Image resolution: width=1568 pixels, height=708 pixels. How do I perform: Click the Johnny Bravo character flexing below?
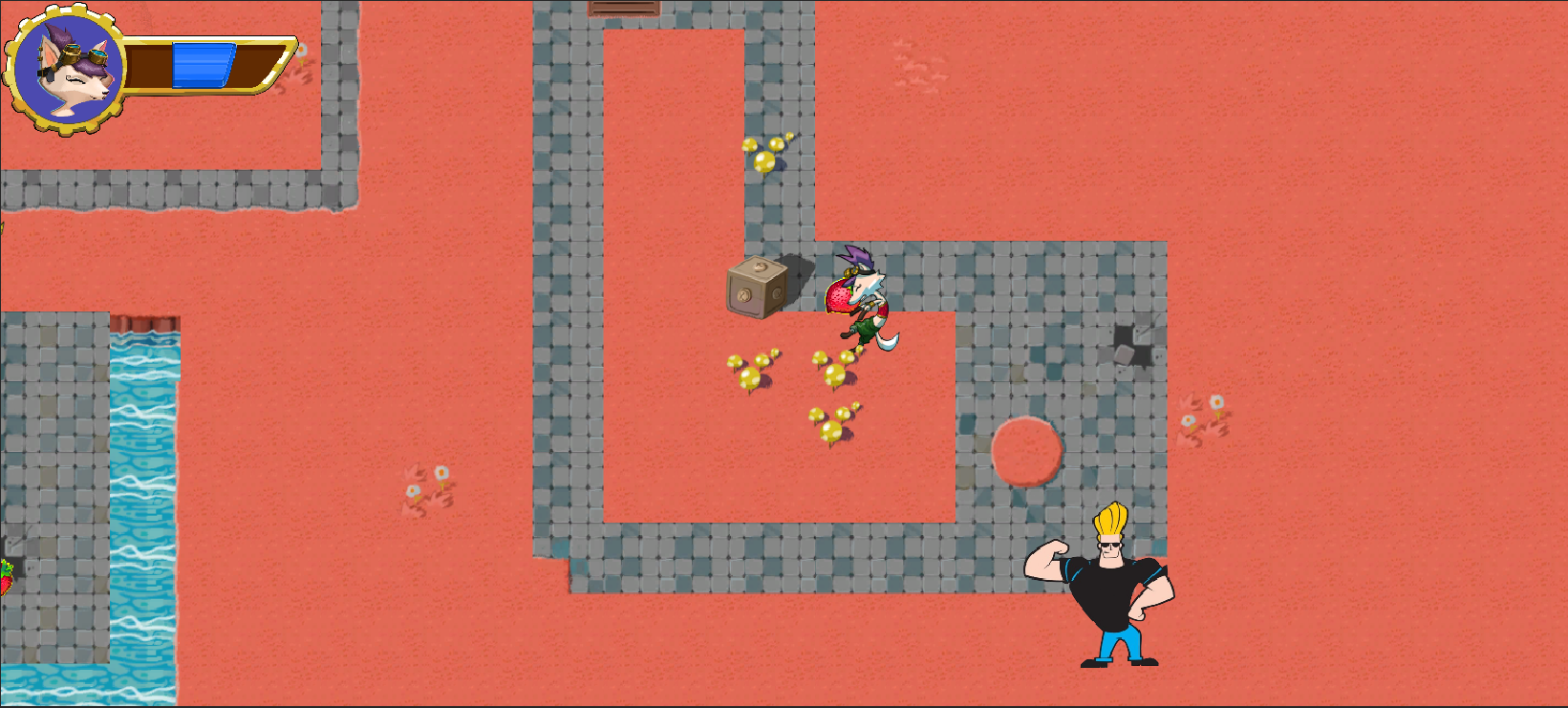[1116, 588]
